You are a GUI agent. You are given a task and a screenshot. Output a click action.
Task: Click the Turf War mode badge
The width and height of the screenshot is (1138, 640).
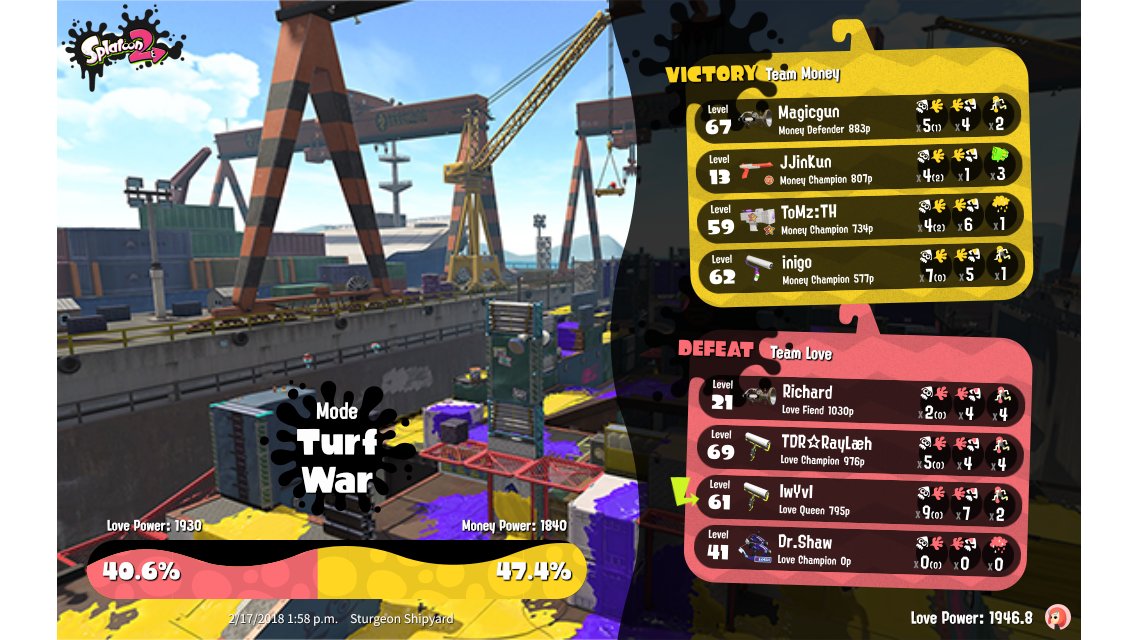pyautogui.click(x=337, y=448)
